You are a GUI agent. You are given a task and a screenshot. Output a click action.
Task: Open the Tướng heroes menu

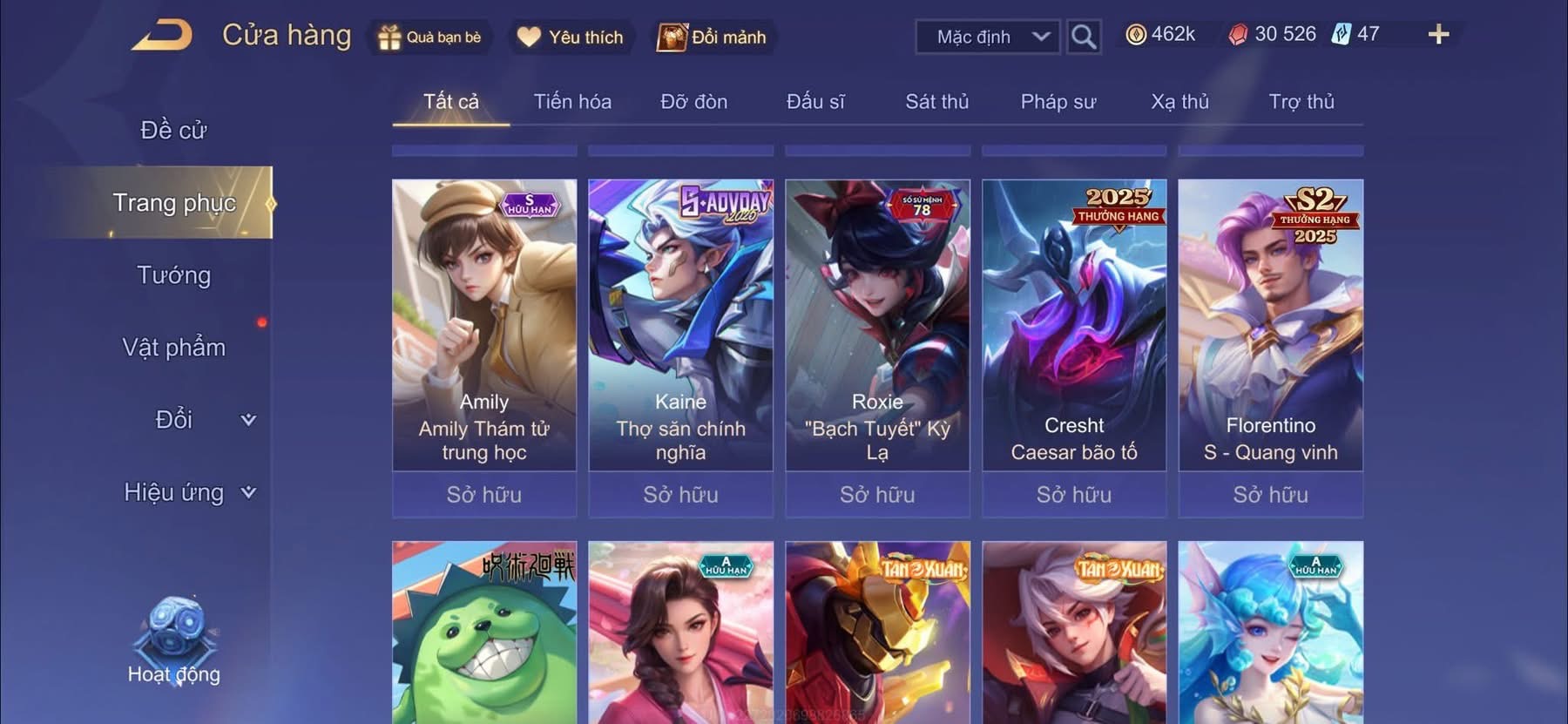click(173, 275)
